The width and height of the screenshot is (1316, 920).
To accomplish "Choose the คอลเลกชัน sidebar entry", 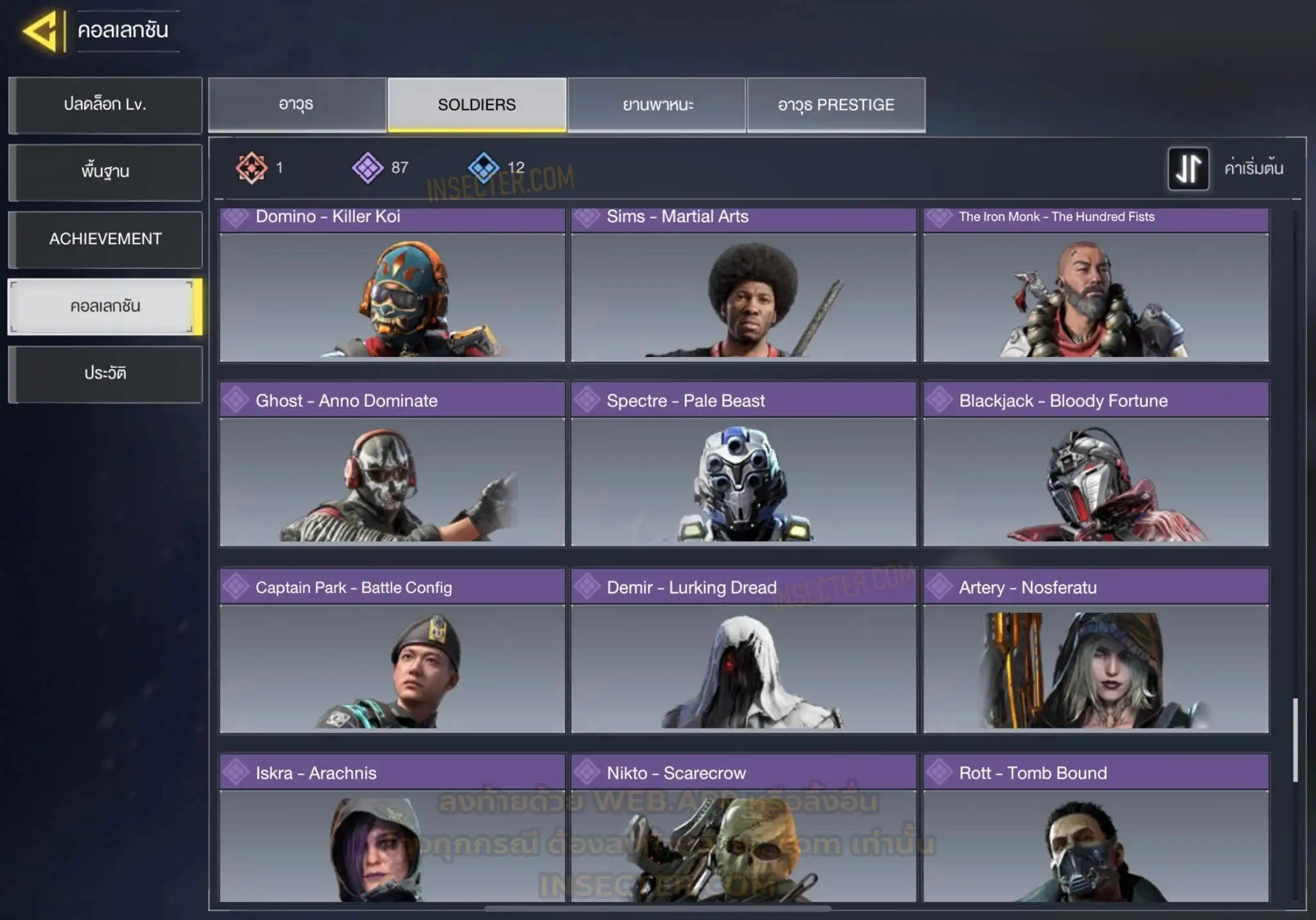I will click(105, 307).
